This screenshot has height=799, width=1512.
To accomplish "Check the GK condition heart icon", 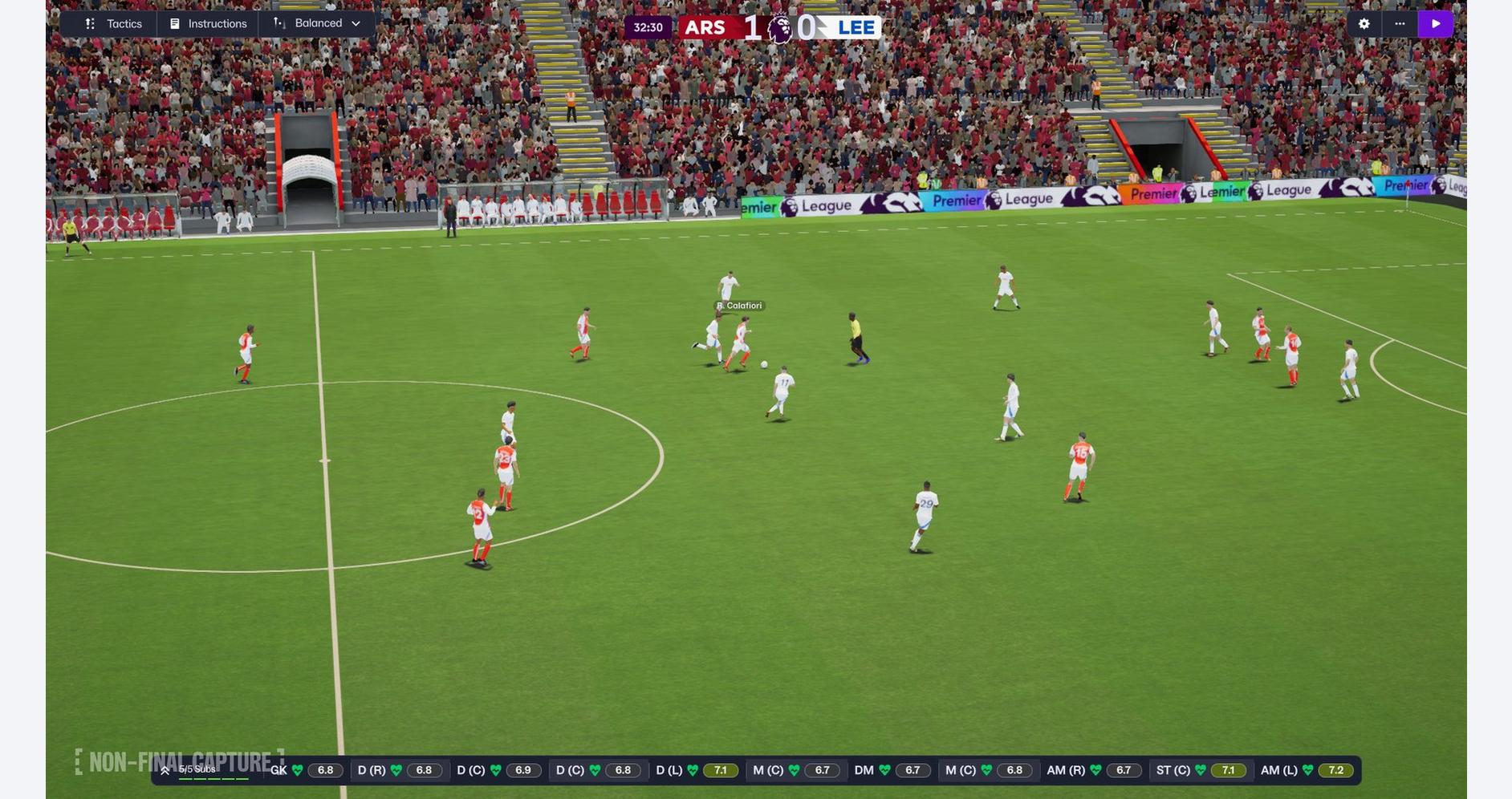I will [296, 769].
